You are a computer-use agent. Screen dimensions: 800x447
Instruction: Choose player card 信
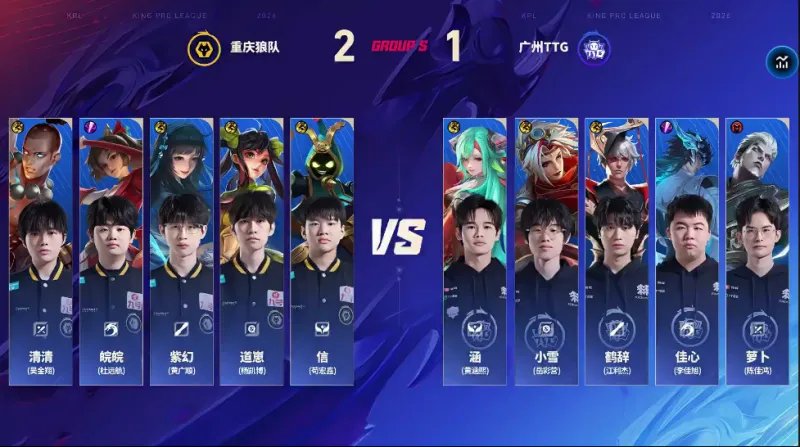click(321, 250)
